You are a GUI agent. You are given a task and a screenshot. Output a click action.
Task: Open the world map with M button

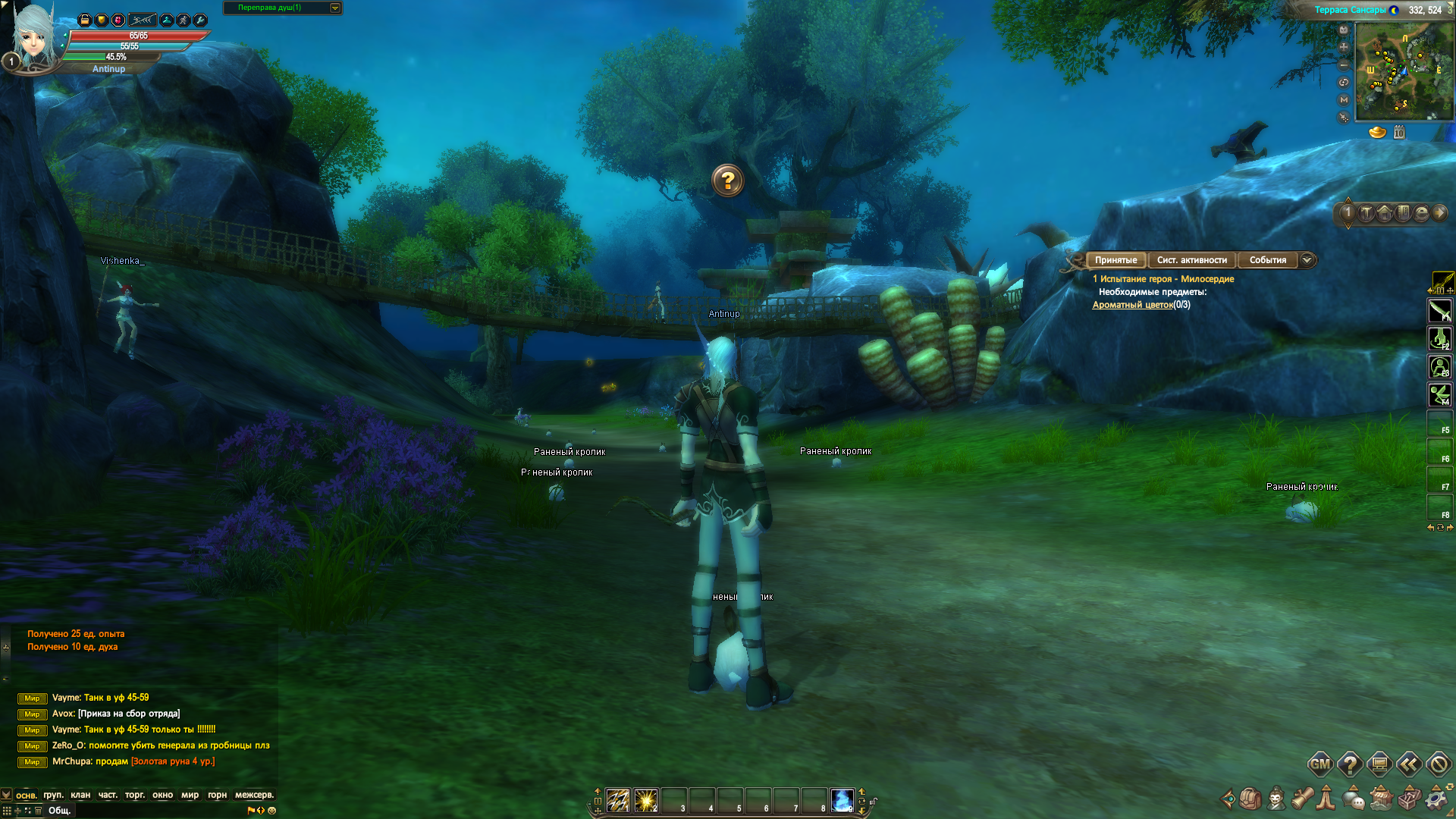point(1344,99)
